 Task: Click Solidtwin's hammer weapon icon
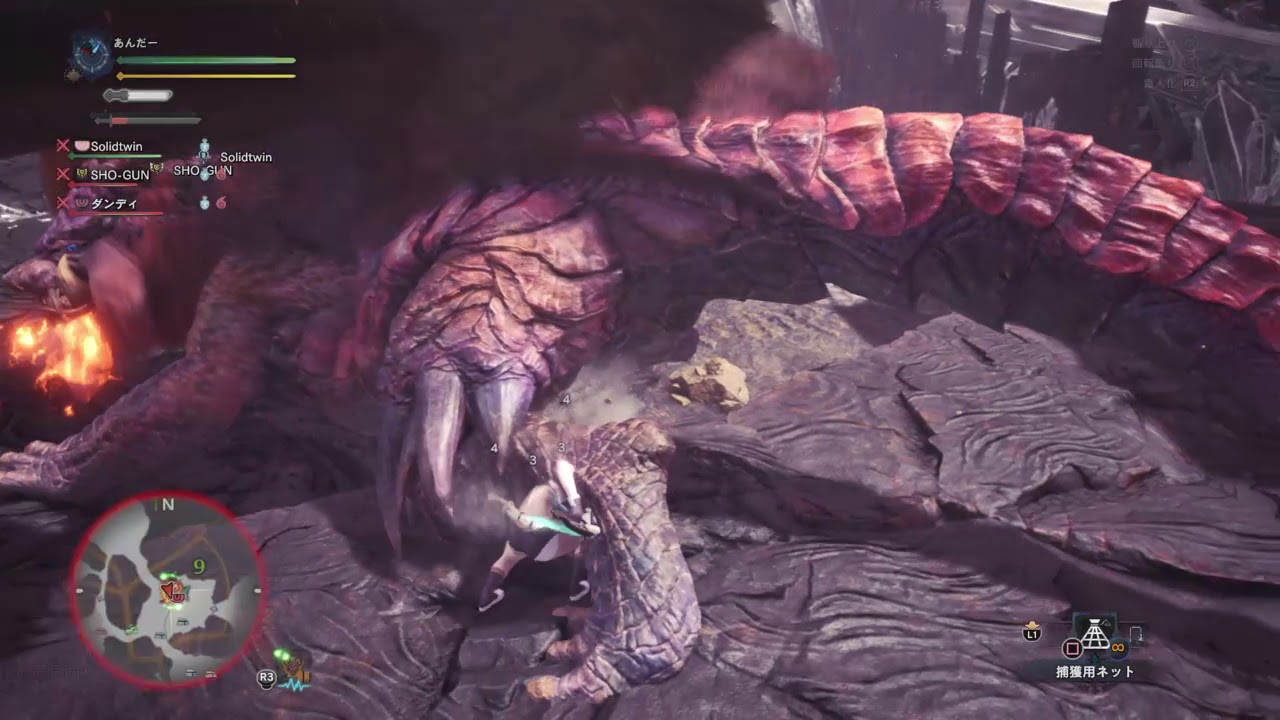tap(81, 146)
